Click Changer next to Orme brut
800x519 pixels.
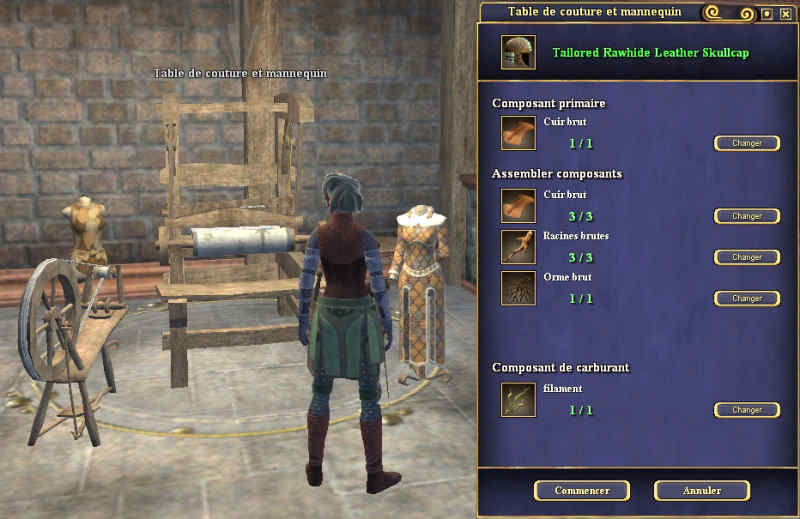click(746, 298)
